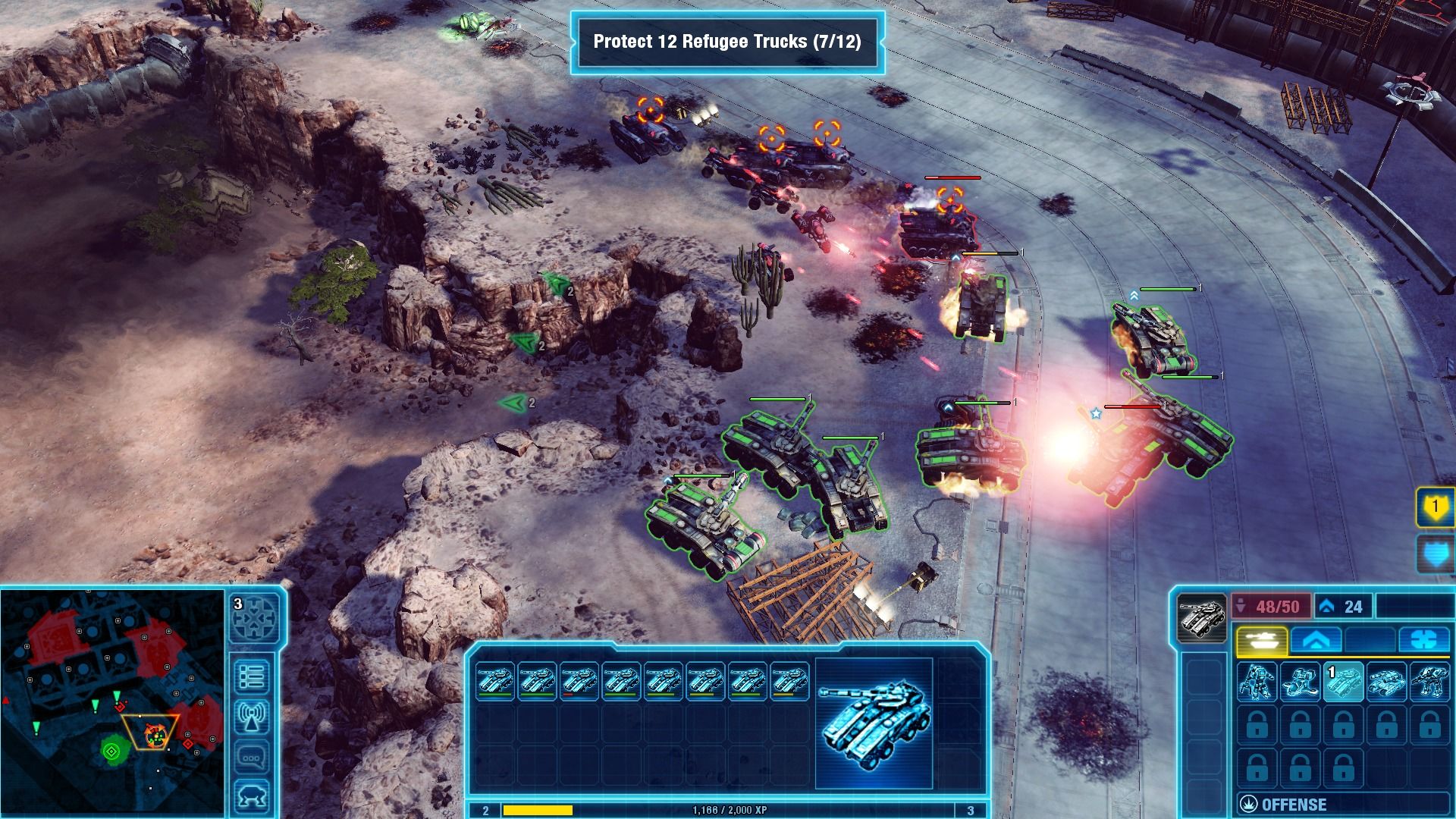The height and width of the screenshot is (819, 1456).
Task: Select the transport vehicle build icon
Action: (x=1388, y=682)
